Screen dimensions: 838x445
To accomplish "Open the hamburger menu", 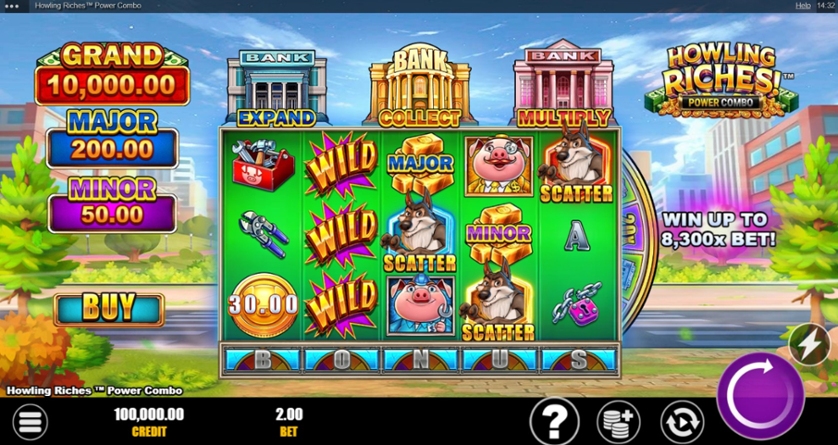I will pyautogui.click(x=31, y=423).
